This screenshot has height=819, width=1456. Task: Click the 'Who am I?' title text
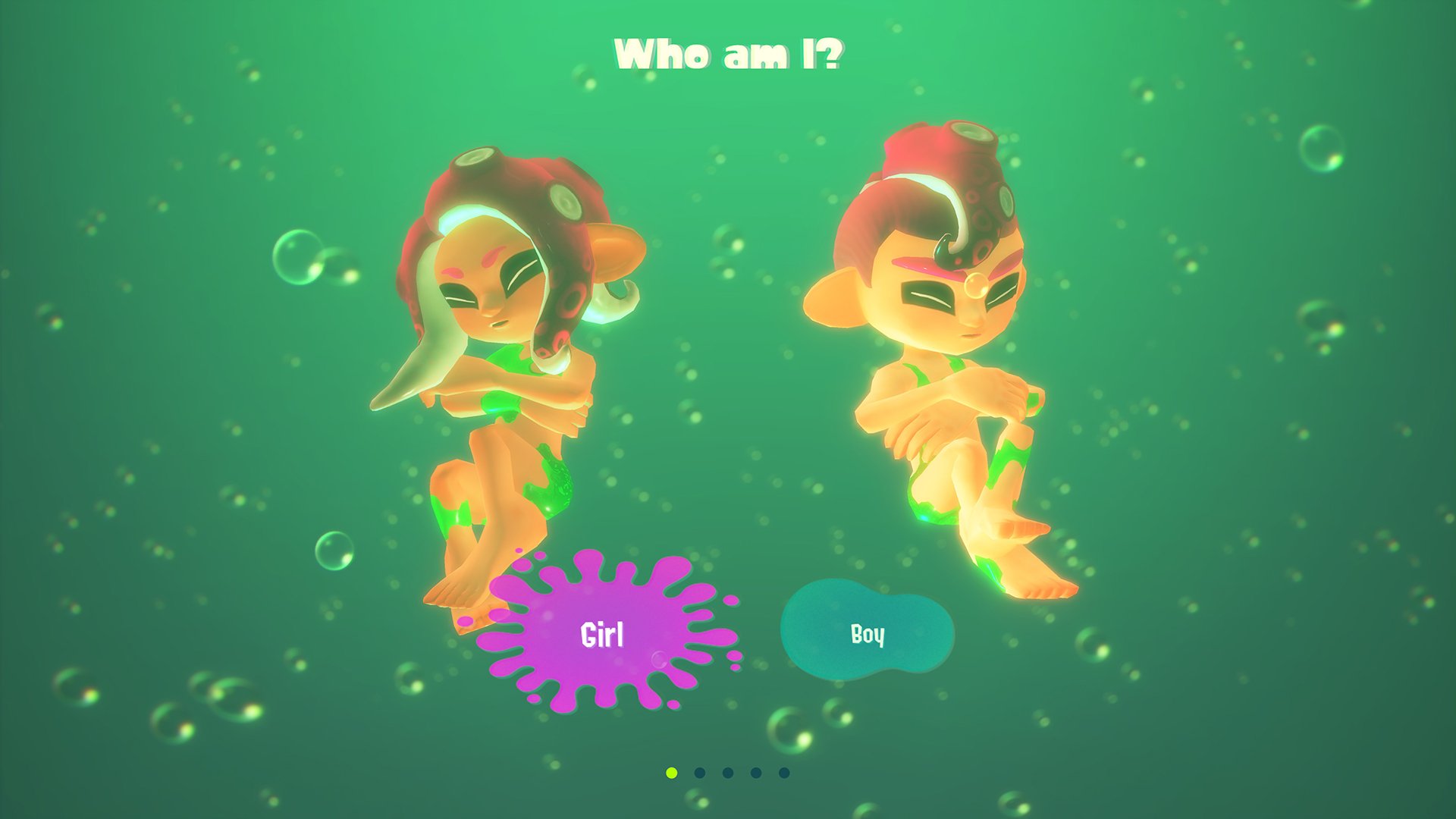pyautogui.click(x=730, y=52)
